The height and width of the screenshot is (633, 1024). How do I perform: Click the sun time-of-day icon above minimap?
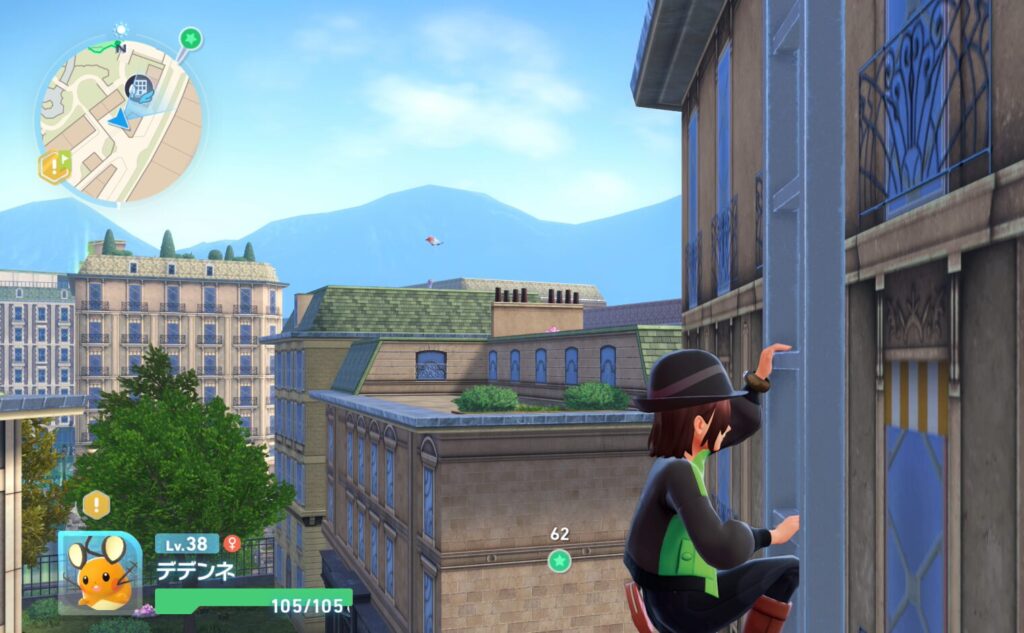122,30
